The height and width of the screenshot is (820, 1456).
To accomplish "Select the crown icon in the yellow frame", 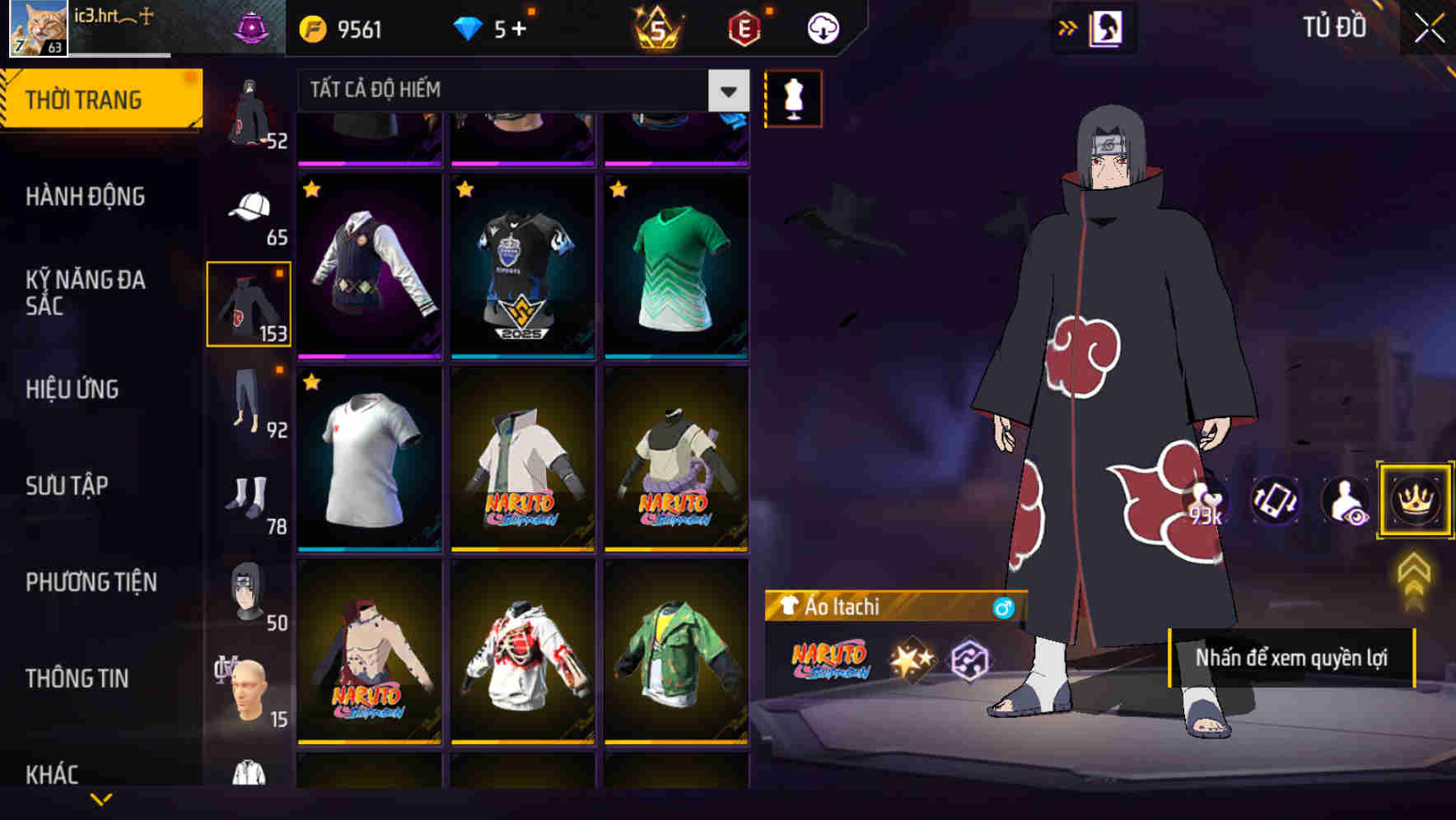I will point(1412,501).
